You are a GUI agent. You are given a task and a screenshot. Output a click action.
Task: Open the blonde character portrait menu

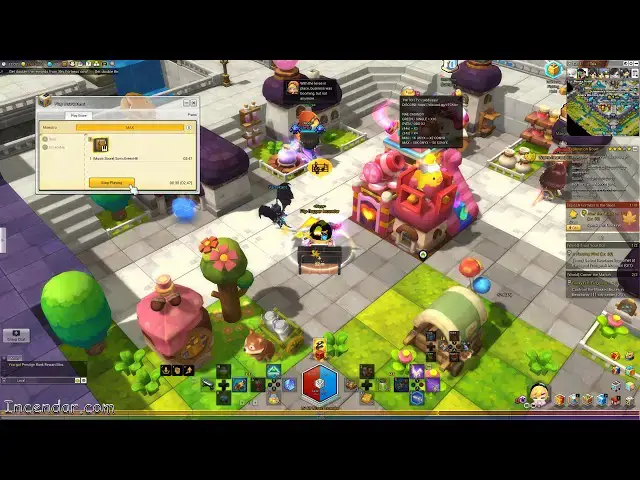539,393
